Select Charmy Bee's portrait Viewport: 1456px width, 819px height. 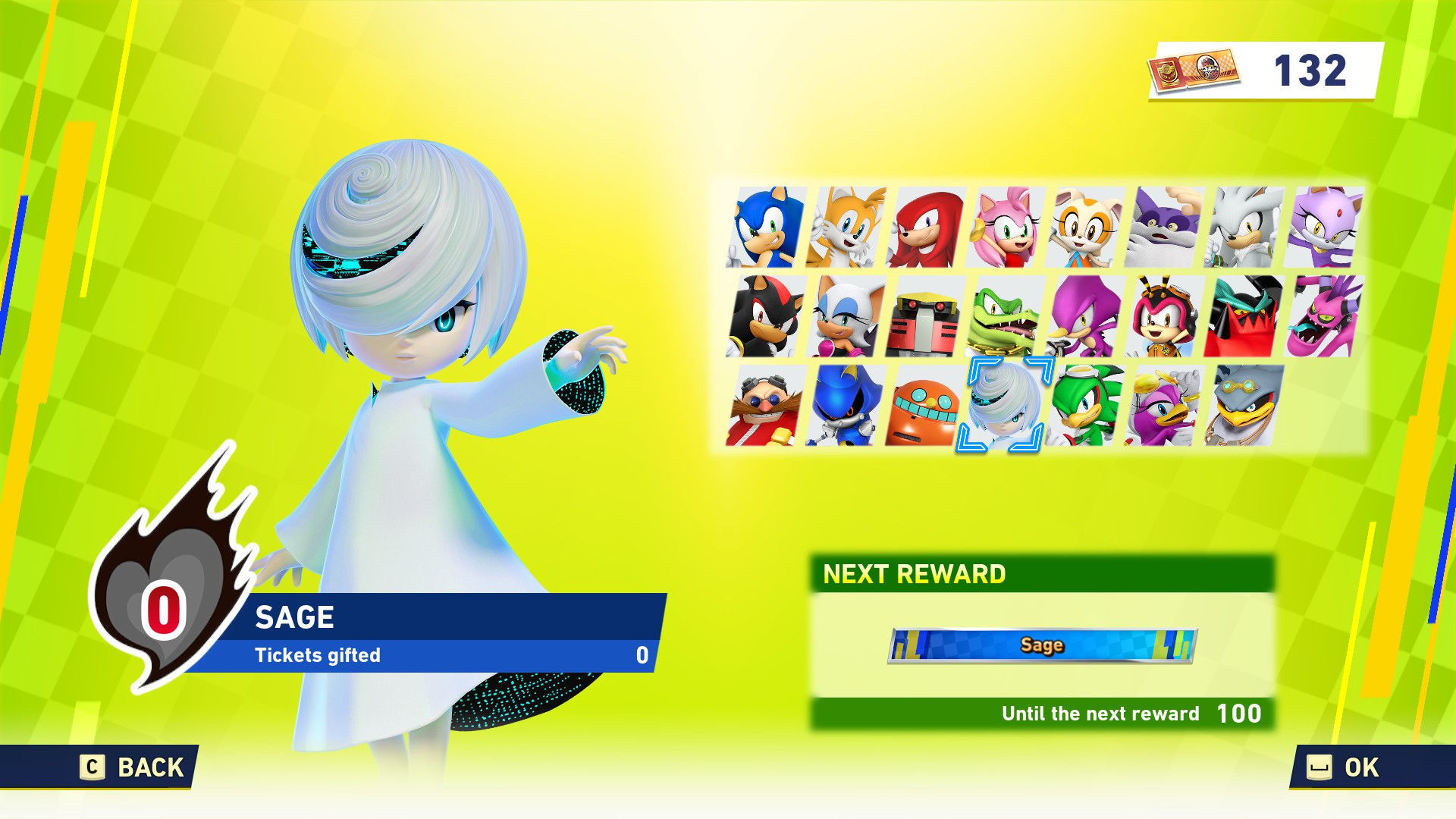point(1165,316)
